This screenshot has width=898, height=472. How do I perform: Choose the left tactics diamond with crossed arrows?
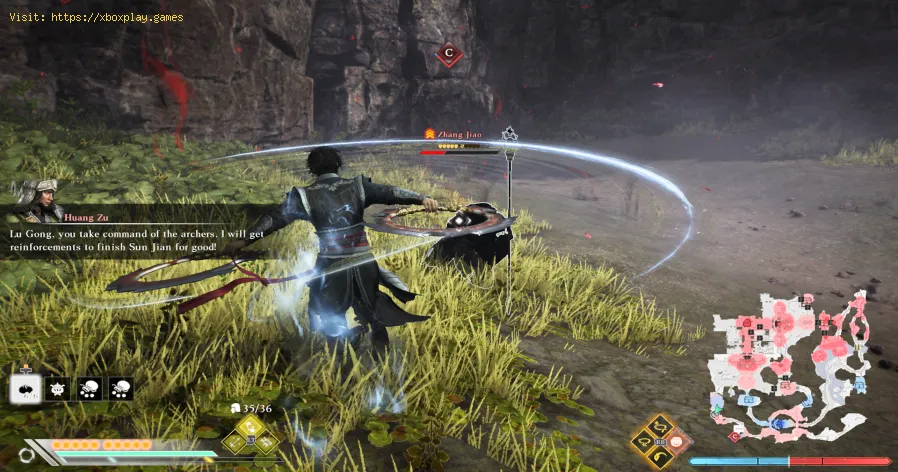click(x=234, y=440)
